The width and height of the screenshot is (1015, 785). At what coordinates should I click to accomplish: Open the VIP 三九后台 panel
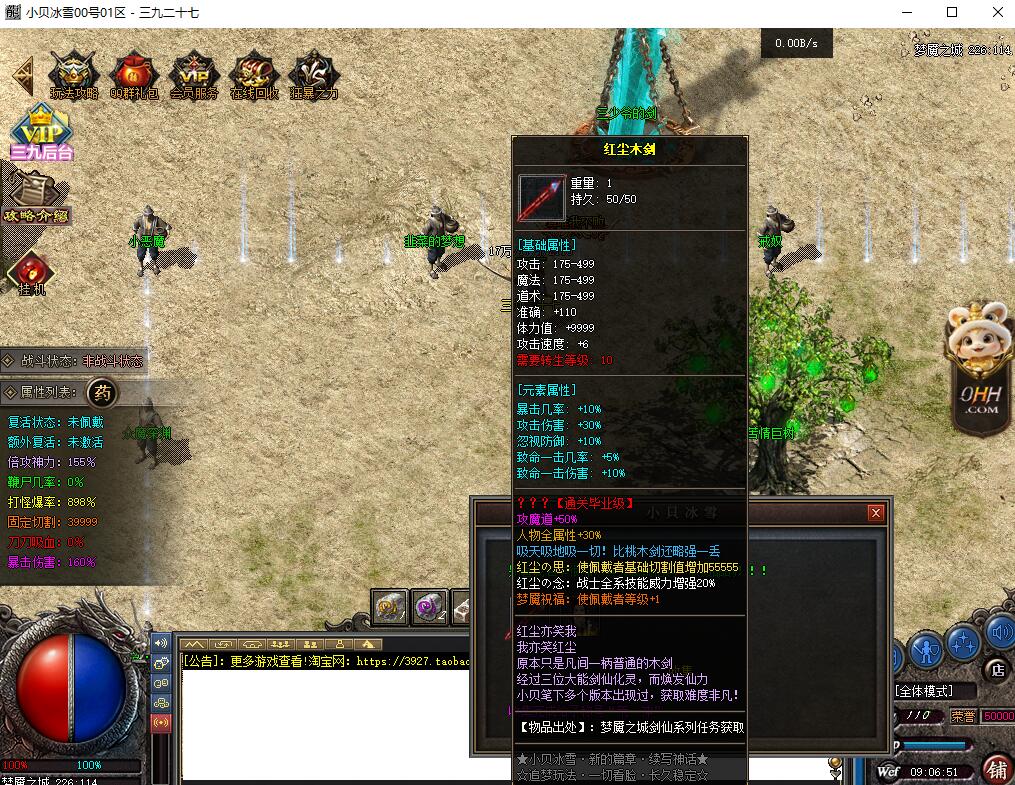(41, 134)
